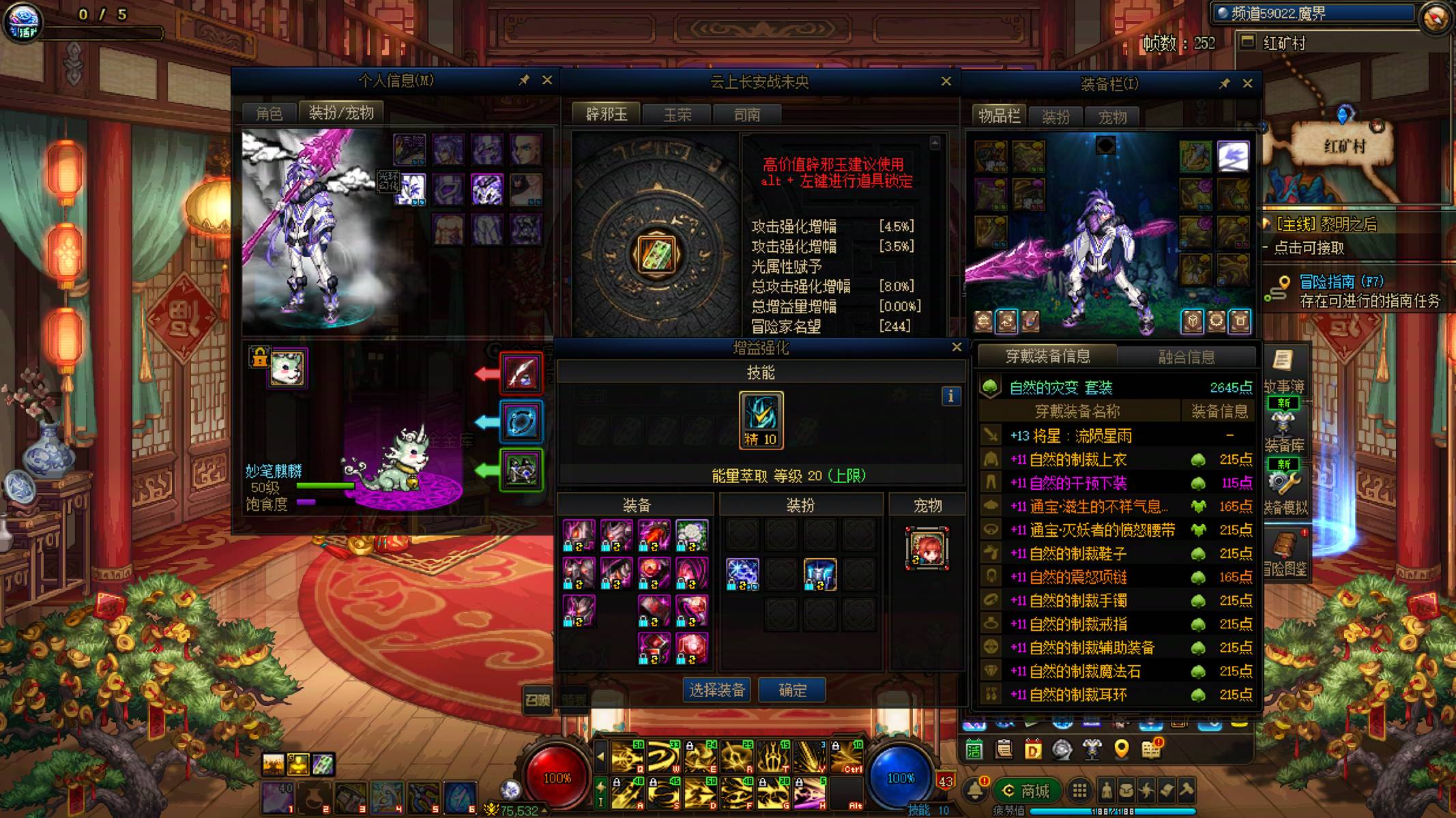Close the 云上长安战未央 panel
The width and height of the screenshot is (1456, 818).
946,81
